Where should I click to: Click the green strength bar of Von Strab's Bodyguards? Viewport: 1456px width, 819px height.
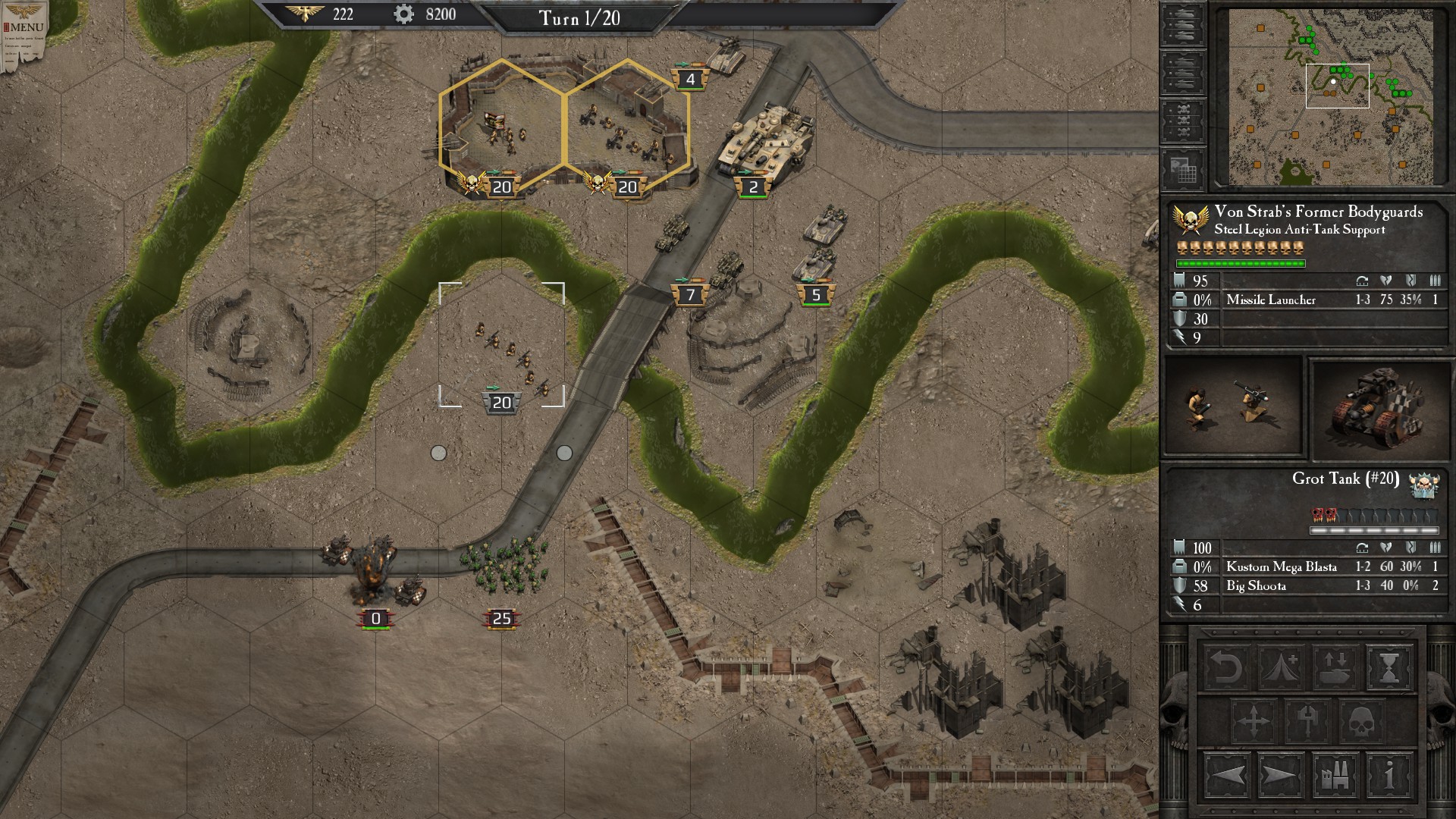pyautogui.click(x=1241, y=264)
